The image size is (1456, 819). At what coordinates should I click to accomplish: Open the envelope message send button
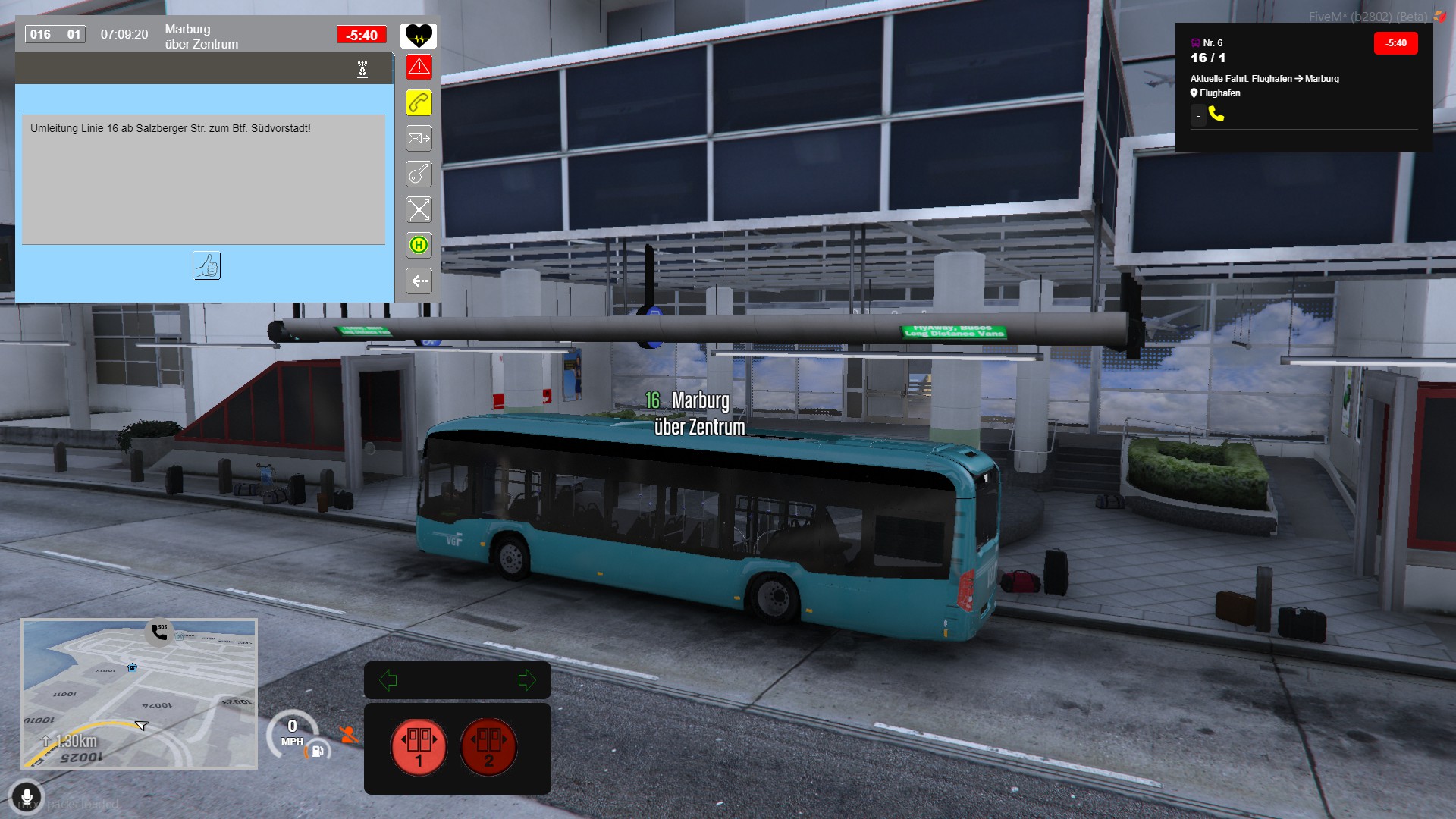click(419, 139)
